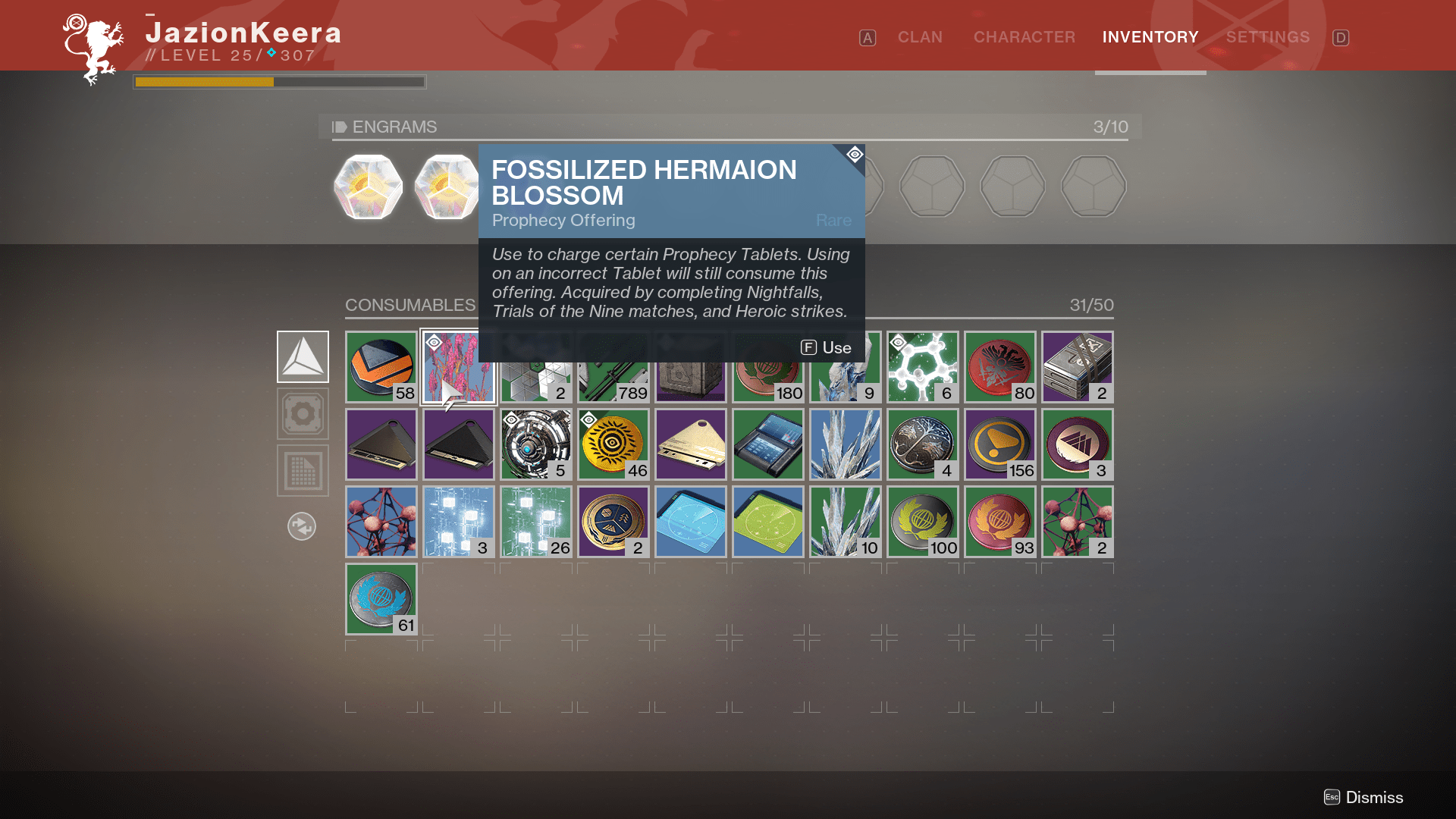Open the mods category gear icon
This screenshot has width=1456, height=819.
pyautogui.click(x=303, y=414)
